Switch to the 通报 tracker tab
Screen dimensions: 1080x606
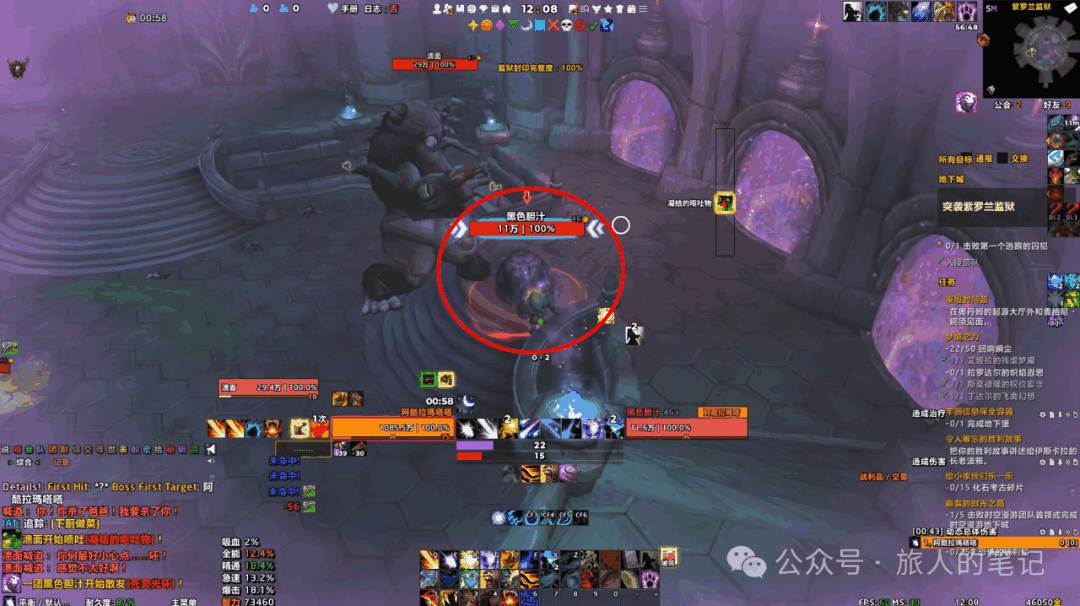pyautogui.click(x=984, y=159)
